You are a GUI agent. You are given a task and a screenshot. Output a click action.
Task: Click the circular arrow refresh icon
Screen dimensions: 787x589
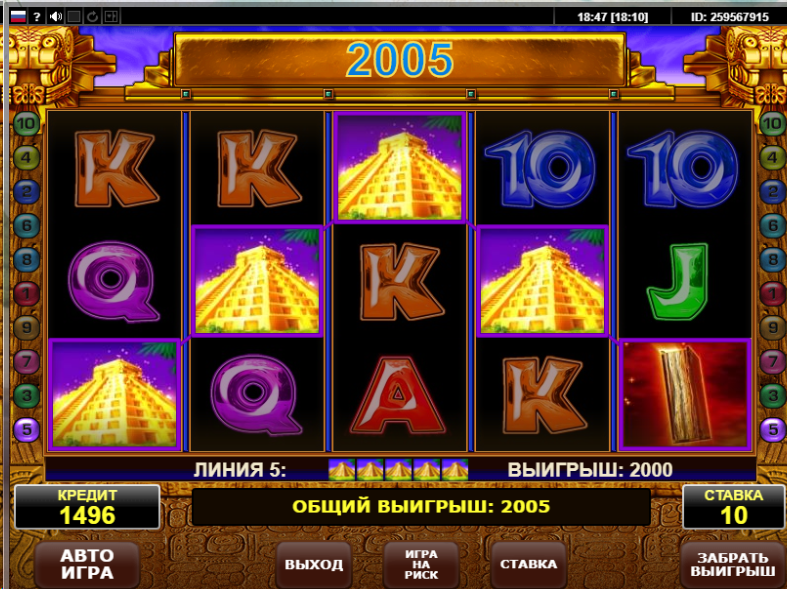92,16
